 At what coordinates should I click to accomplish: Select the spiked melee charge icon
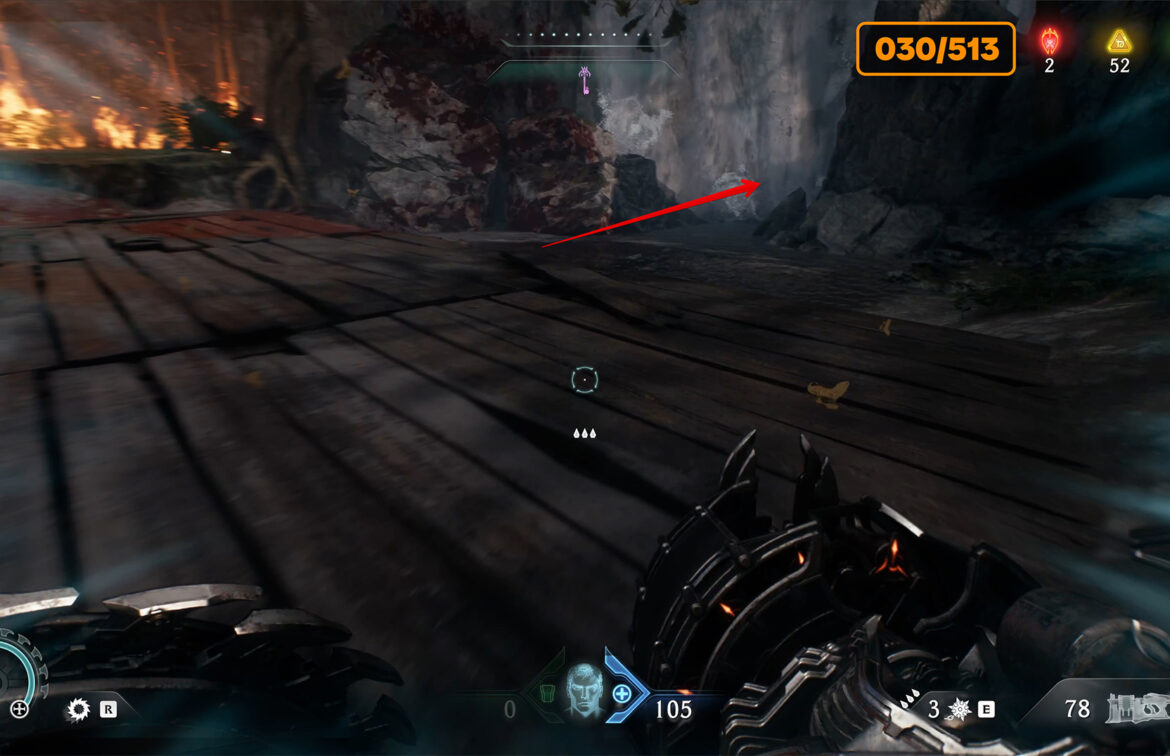(958, 710)
